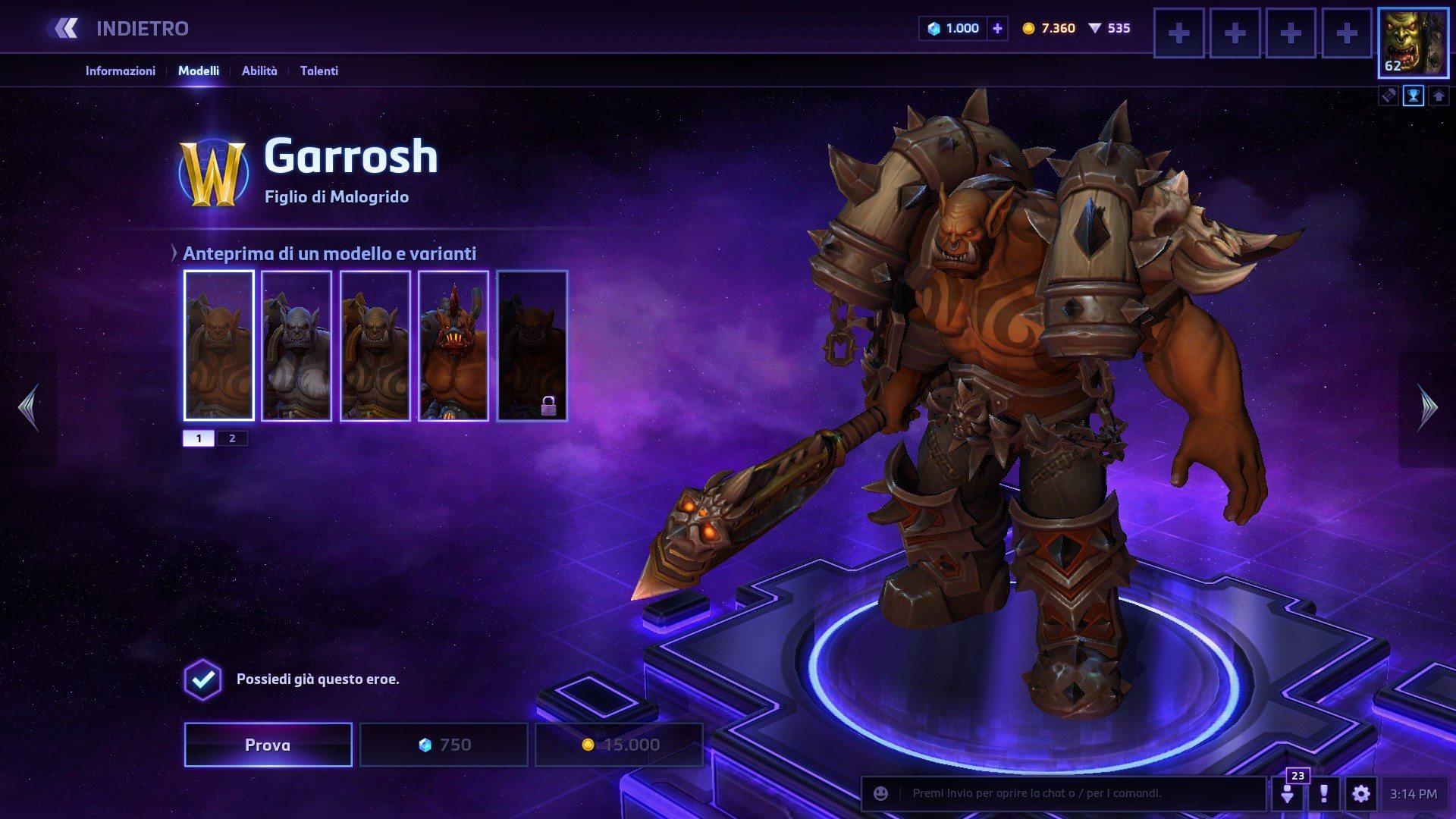Show the previous hero with left arrow
The width and height of the screenshot is (1456, 819).
(29, 407)
